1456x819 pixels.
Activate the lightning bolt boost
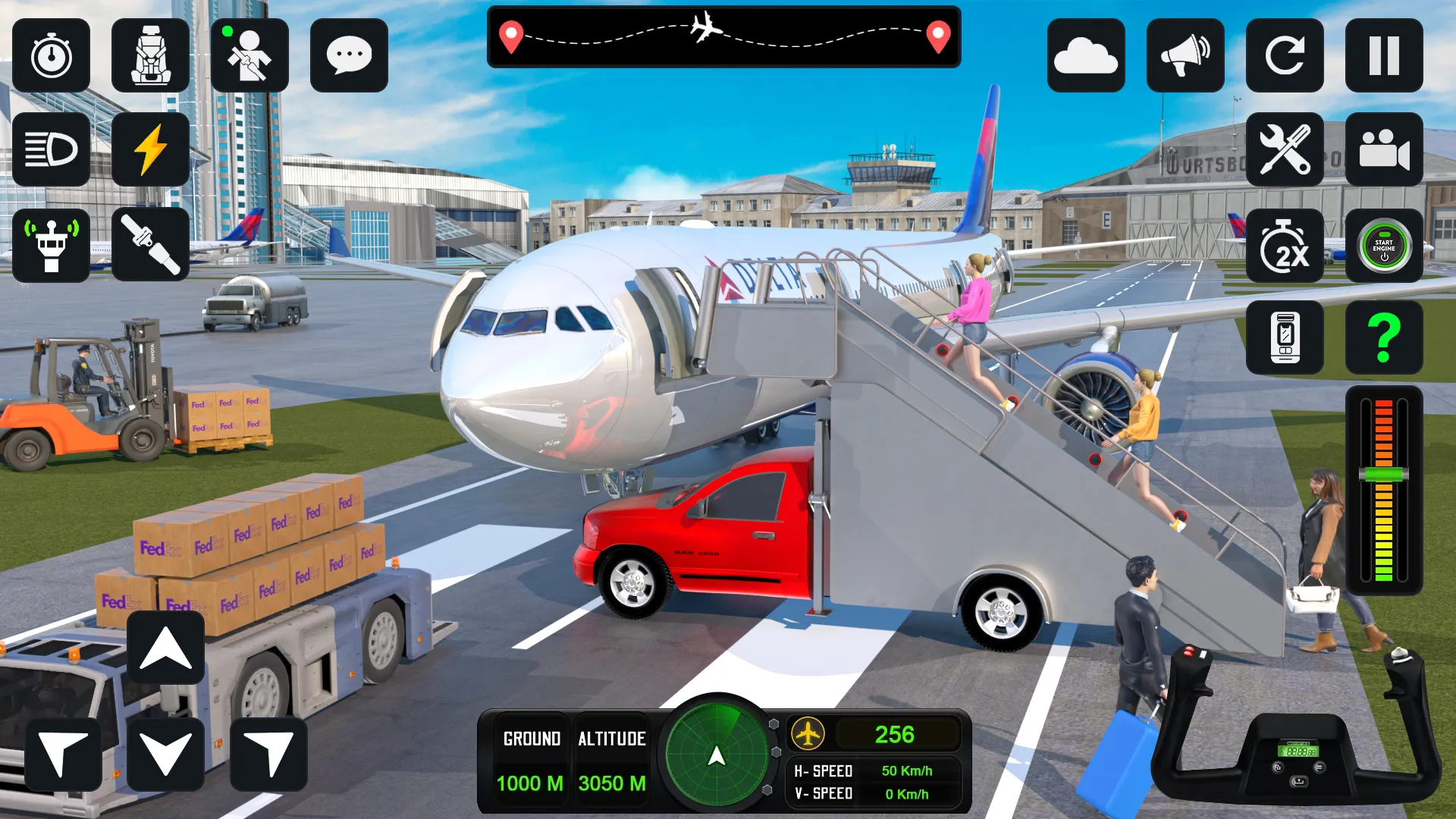point(150,149)
